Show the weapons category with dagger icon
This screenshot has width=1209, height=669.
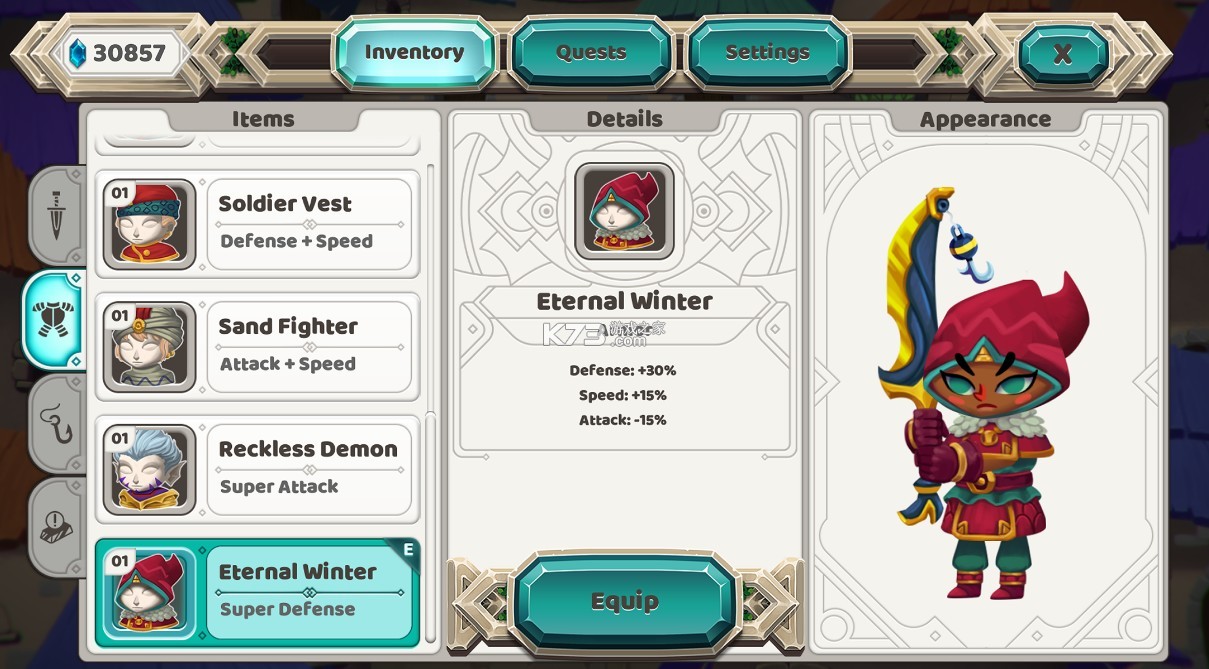pos(56,215)
